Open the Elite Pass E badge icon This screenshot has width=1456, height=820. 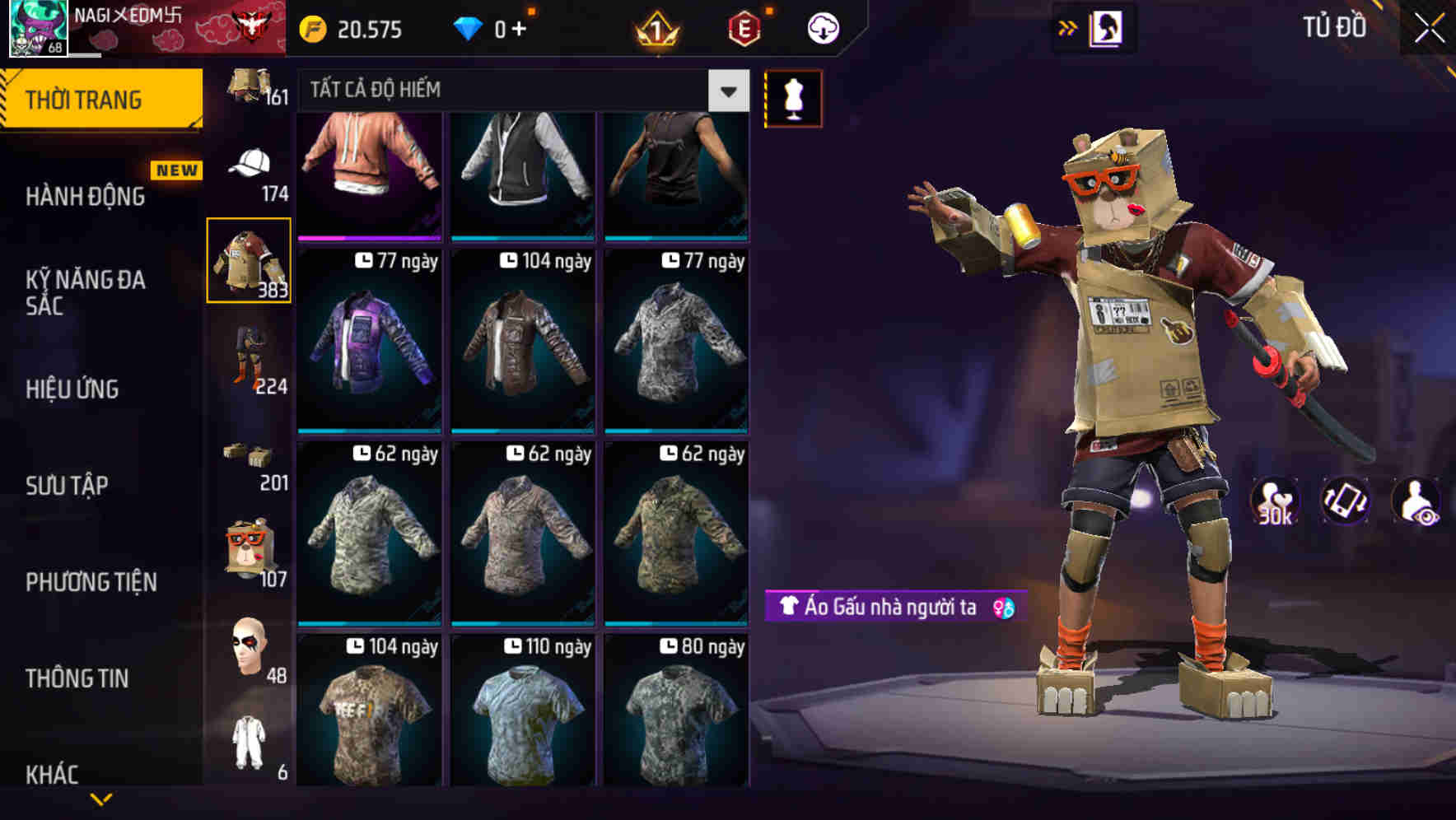click(740, 27)
